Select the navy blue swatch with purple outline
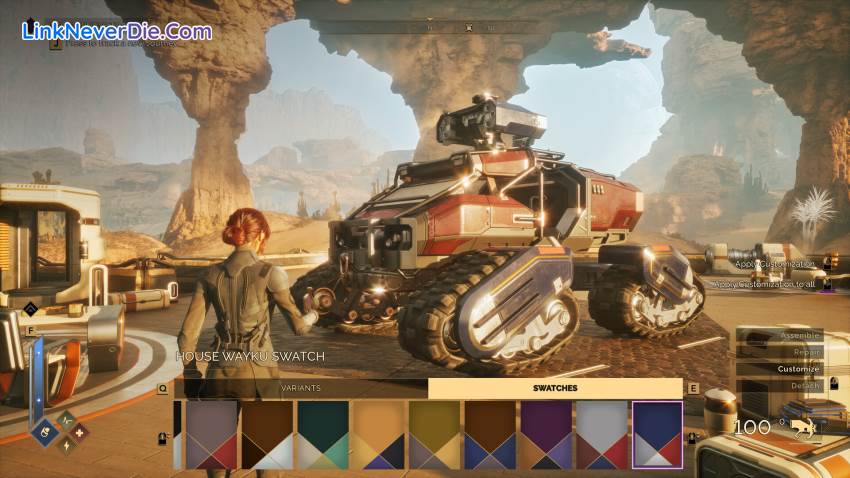This screenshot has height=478, width=850. (657, 435)
